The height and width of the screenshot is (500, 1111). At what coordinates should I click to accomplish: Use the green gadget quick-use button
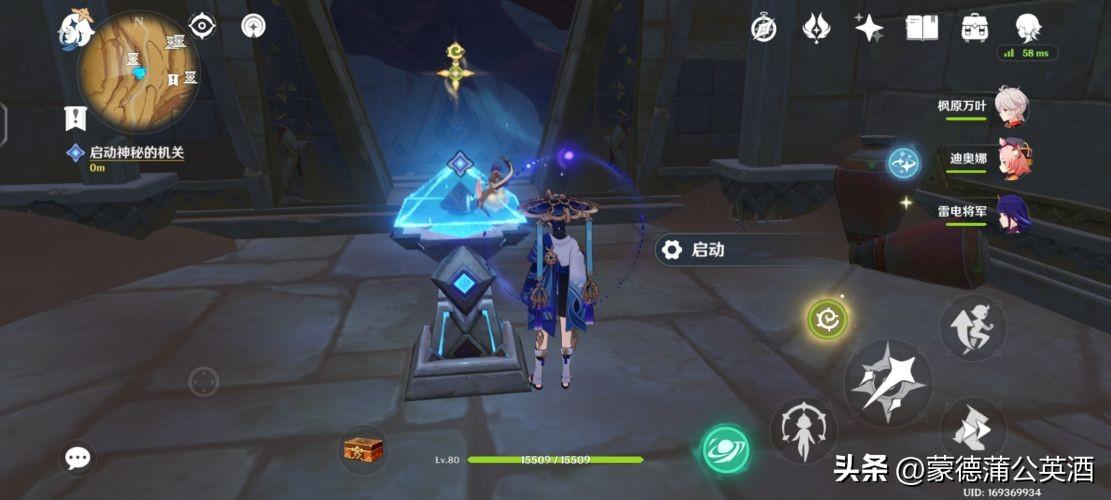tap(828, 319)
